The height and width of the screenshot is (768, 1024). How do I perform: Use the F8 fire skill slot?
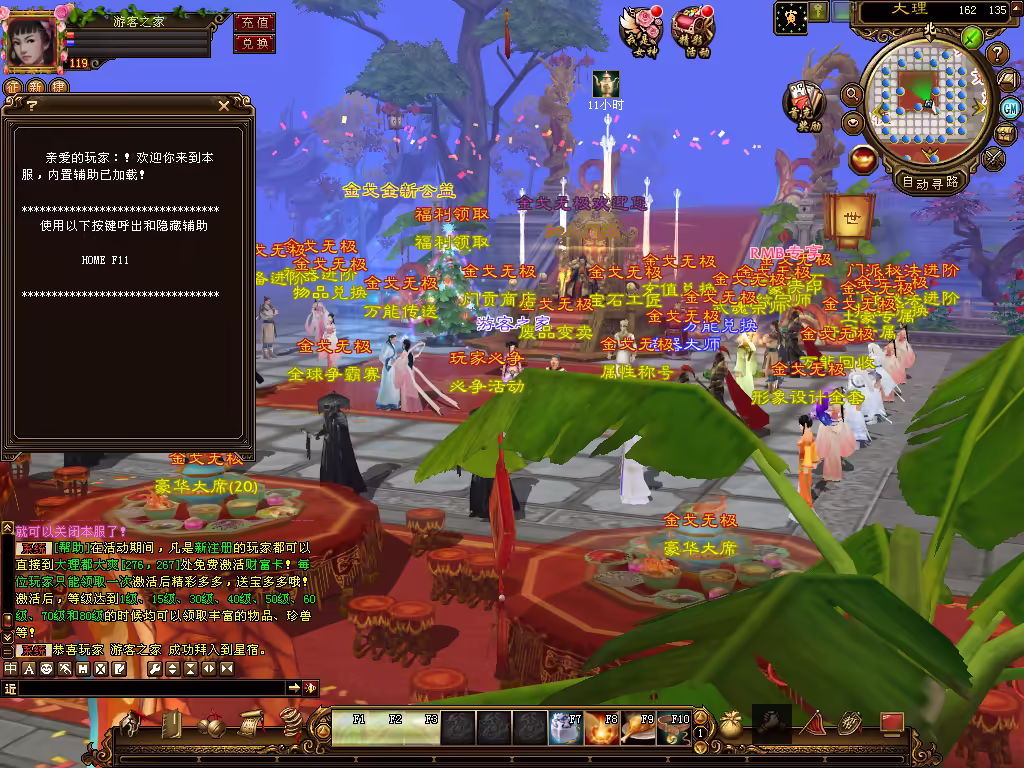tap(603, 729)
